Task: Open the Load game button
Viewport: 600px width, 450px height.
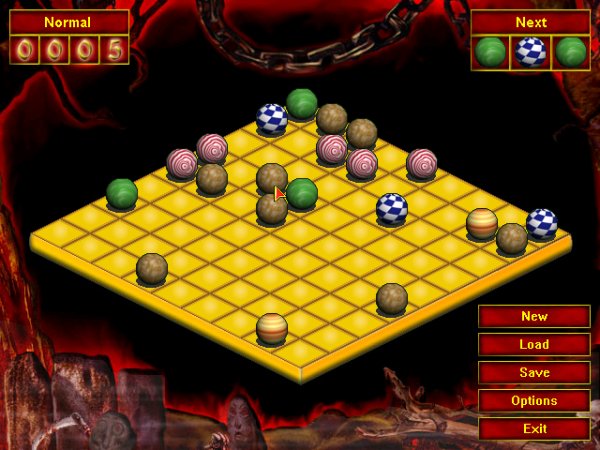Action: point(534,345)
